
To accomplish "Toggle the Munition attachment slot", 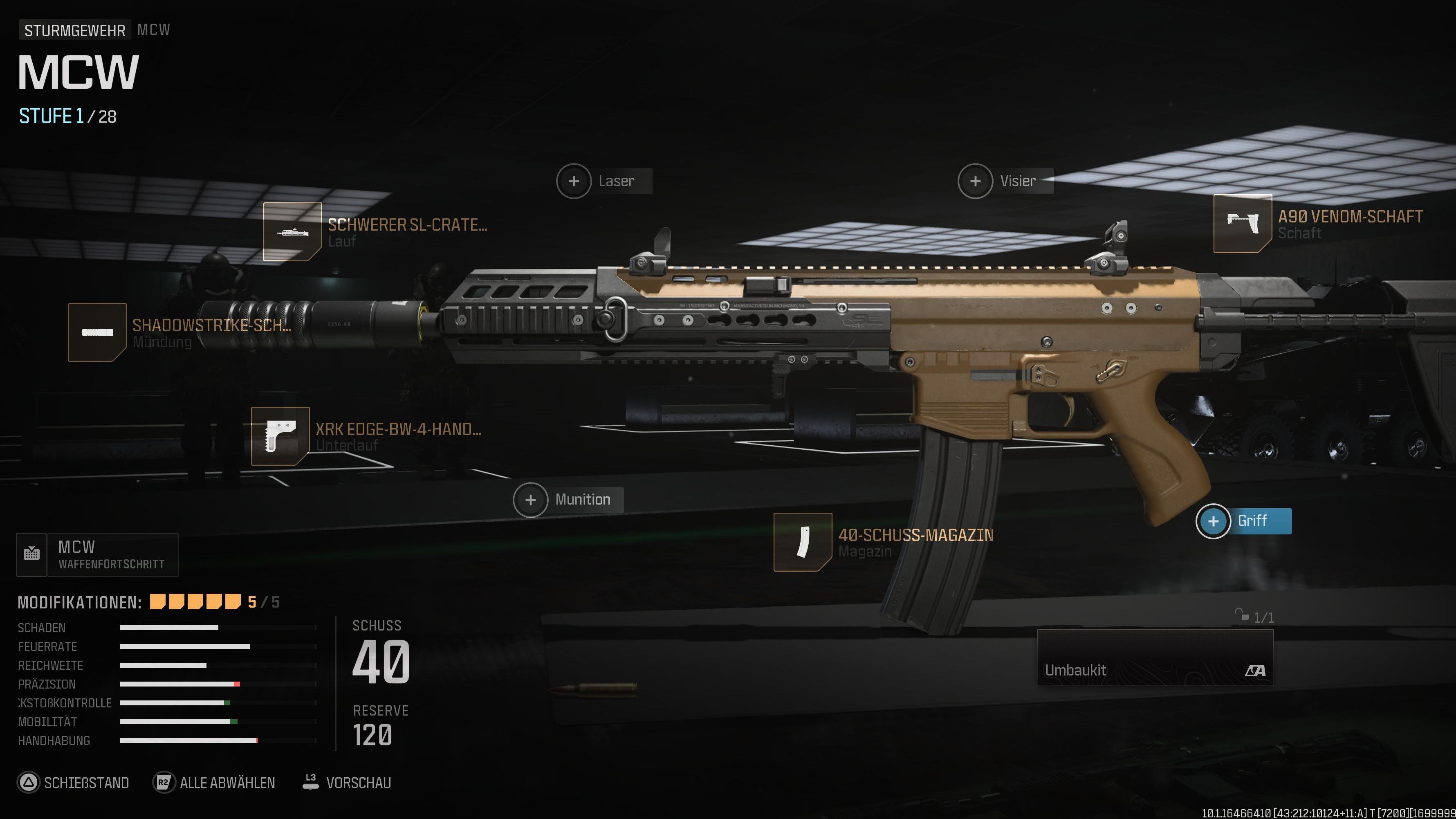I will [530, 500].
